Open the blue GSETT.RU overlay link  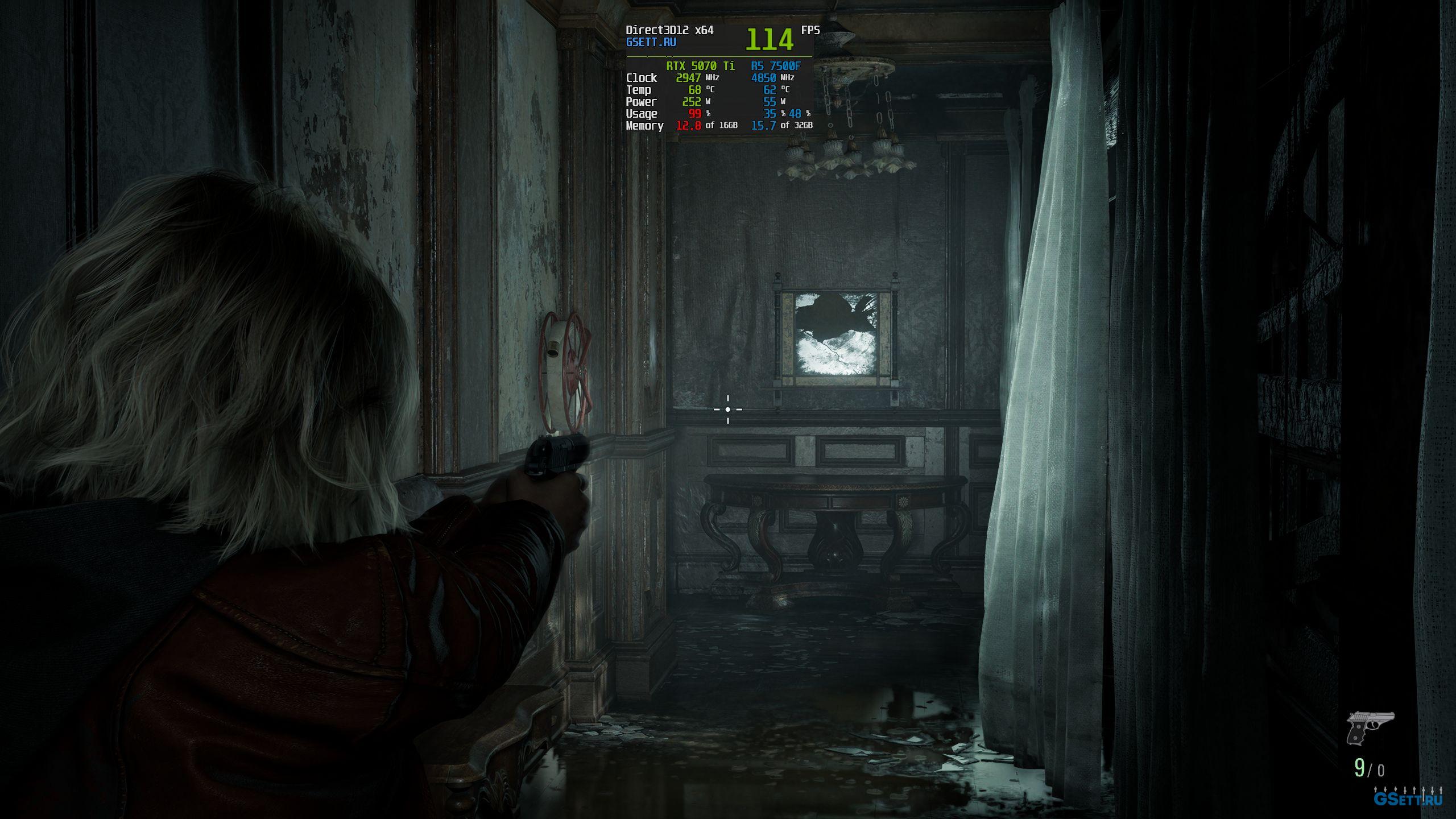pyautogui.click(x=651, y=42)
